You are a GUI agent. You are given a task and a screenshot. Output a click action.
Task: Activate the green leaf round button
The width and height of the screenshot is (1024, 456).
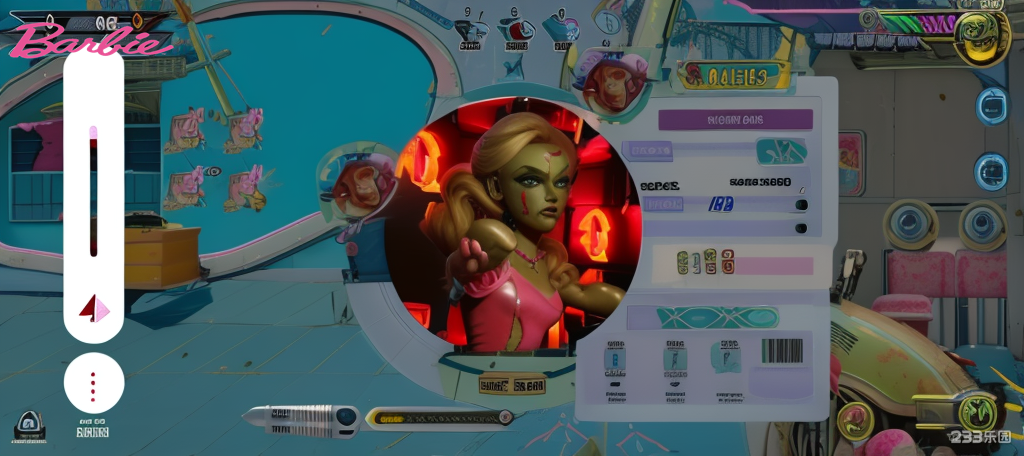[x=976, y=411]
